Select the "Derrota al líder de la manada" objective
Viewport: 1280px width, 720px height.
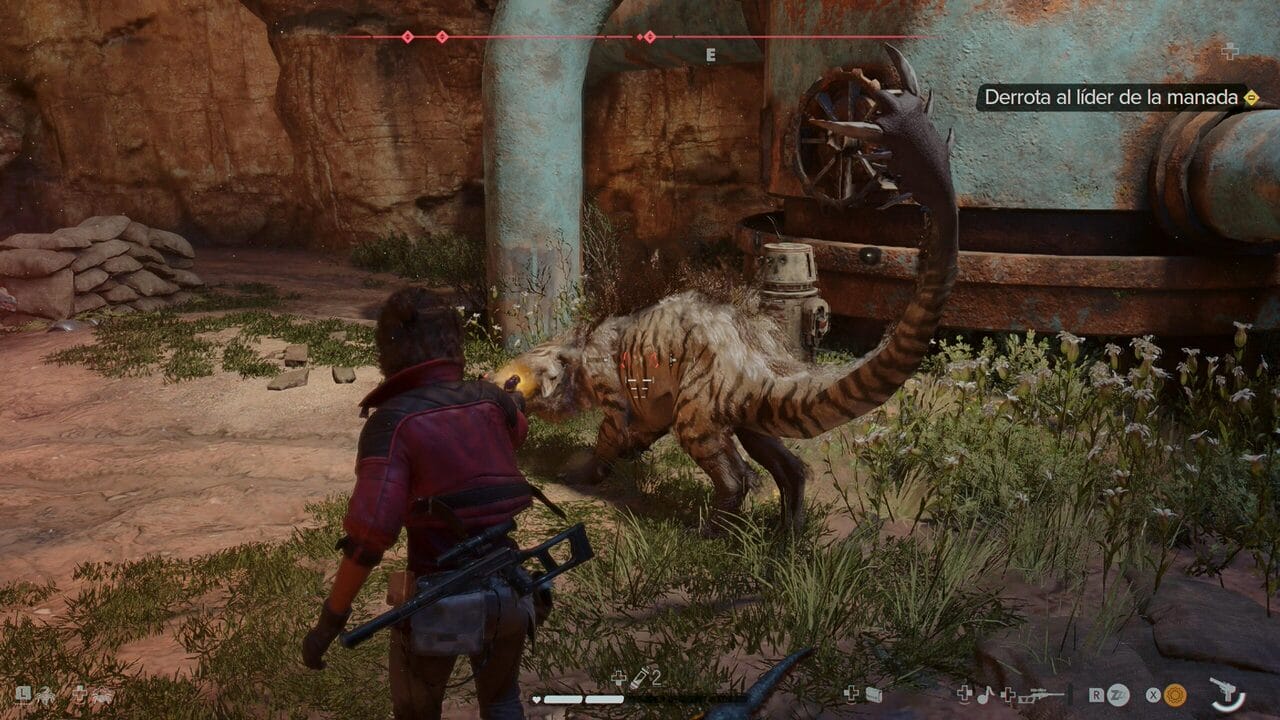(x=1112, y=97)
